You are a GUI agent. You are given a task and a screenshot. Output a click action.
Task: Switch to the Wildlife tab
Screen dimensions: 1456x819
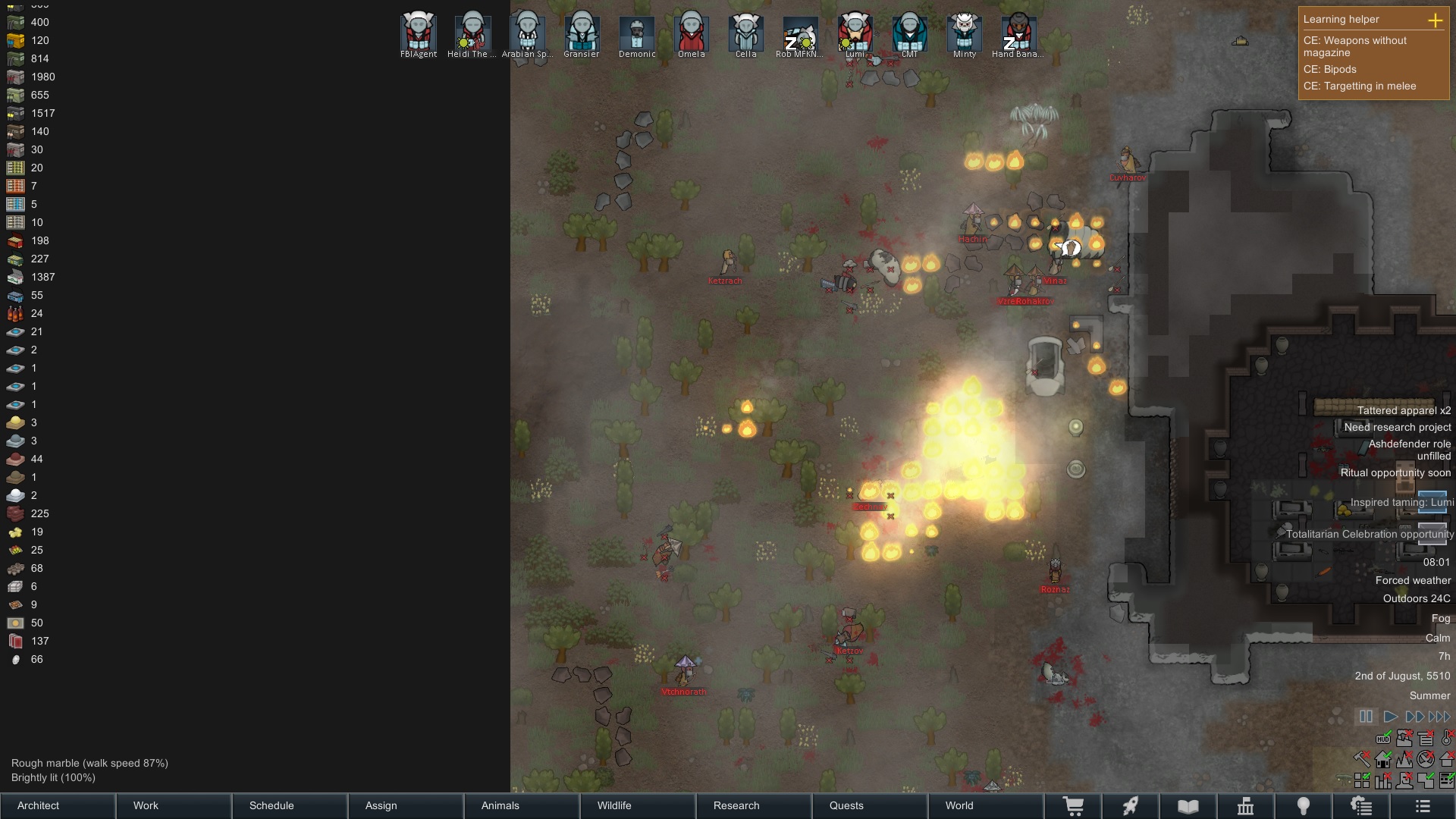pos(616,806)
